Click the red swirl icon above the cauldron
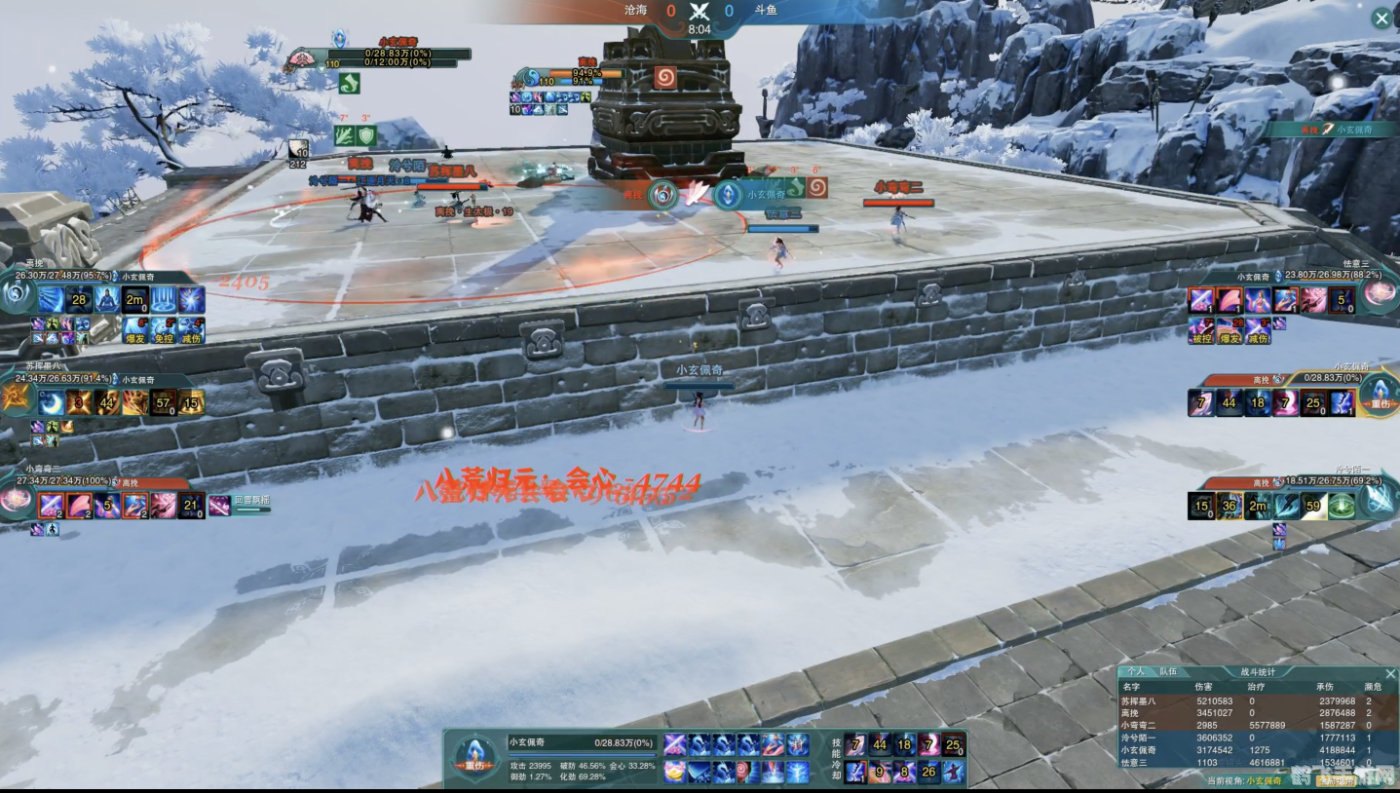The height and width of the screenshot is (793, 1400). tap(665, 76)
